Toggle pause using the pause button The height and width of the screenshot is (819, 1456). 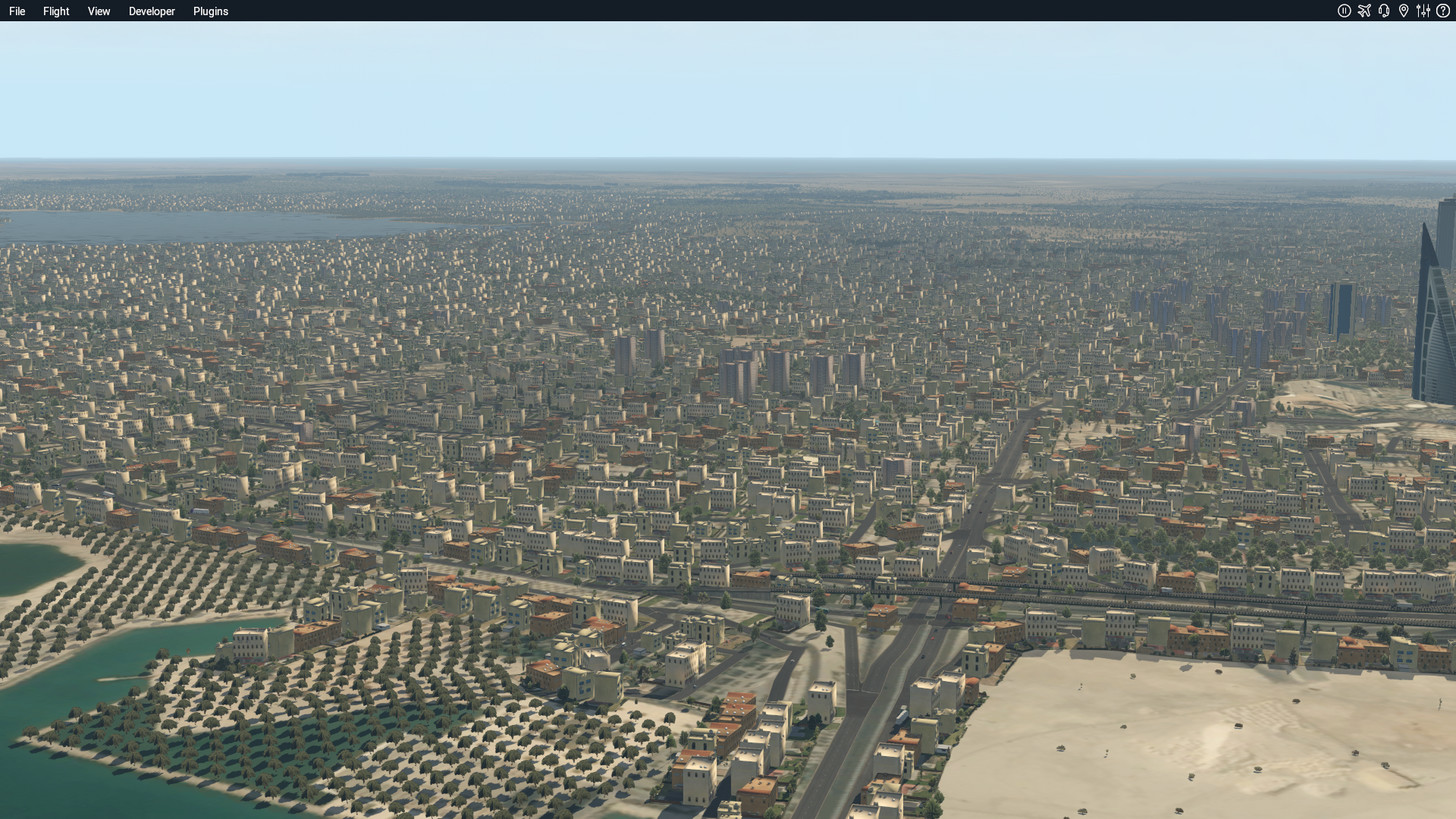(1344, 11)
